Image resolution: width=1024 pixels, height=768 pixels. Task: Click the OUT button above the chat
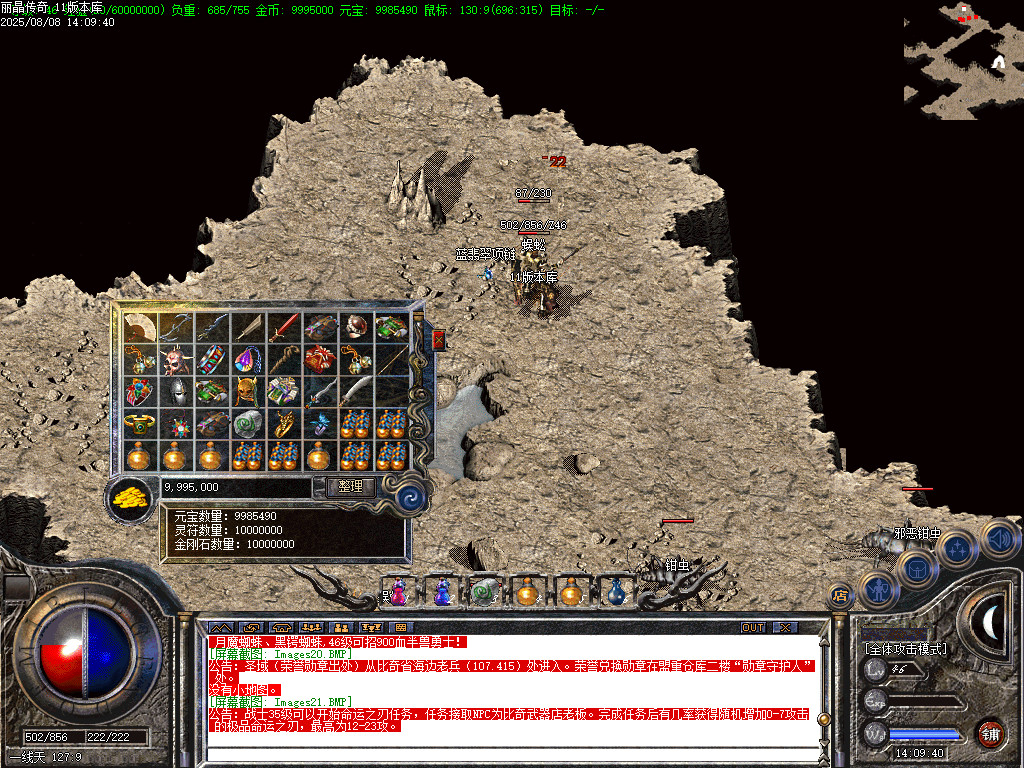[x=753, y=627]
